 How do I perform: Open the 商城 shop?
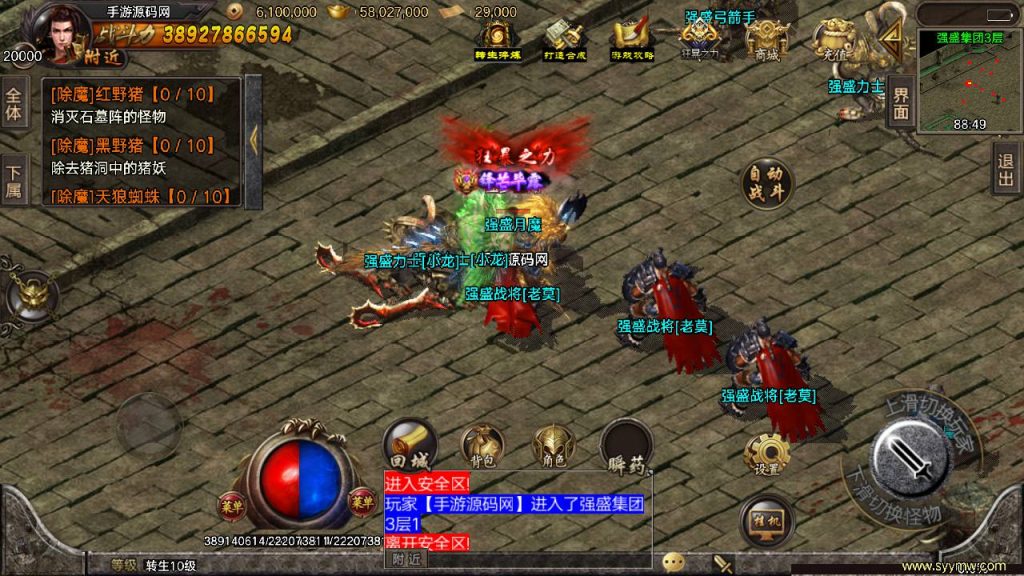click(767, 41)
